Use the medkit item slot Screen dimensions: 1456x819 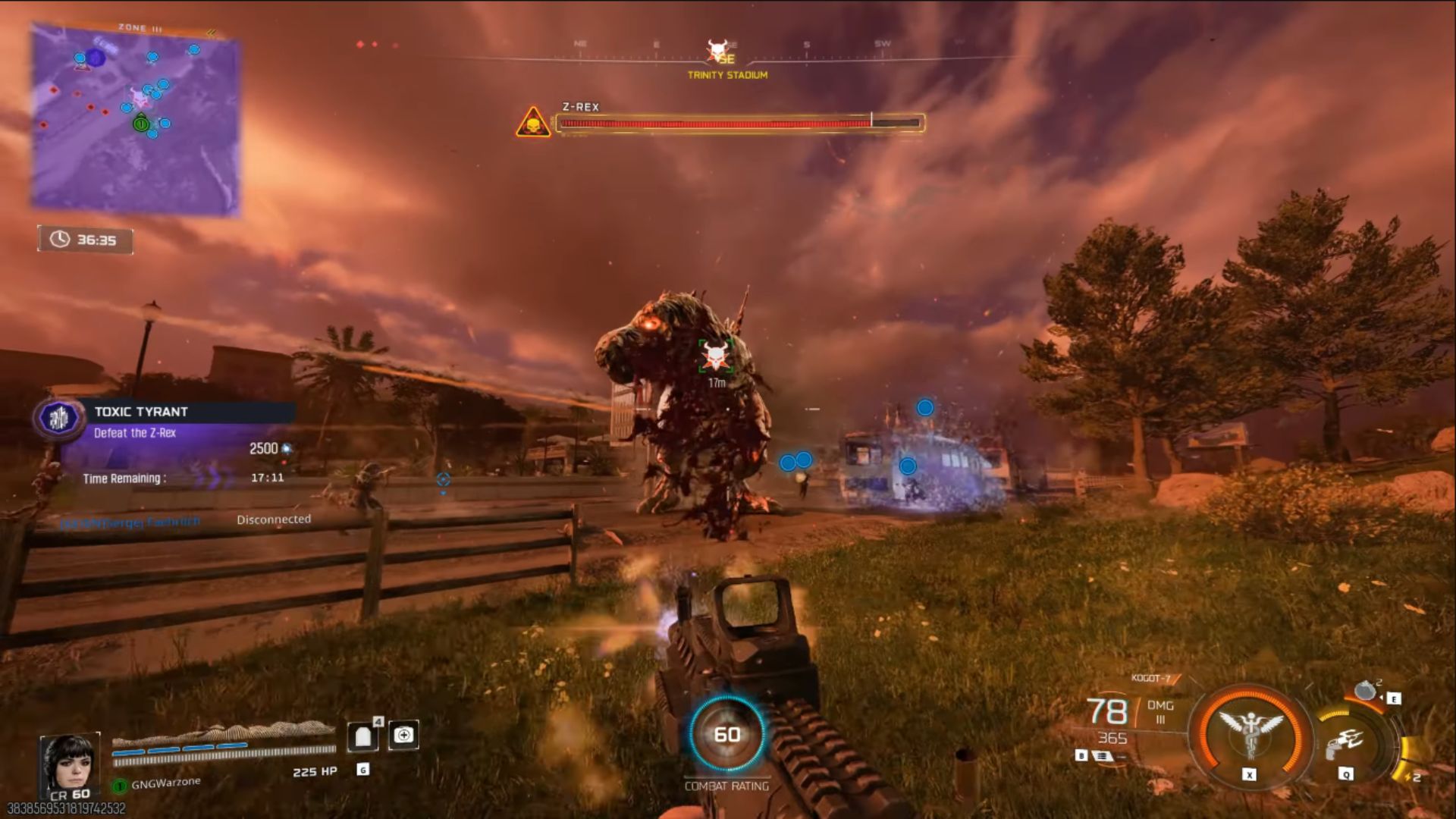[403, 735]
